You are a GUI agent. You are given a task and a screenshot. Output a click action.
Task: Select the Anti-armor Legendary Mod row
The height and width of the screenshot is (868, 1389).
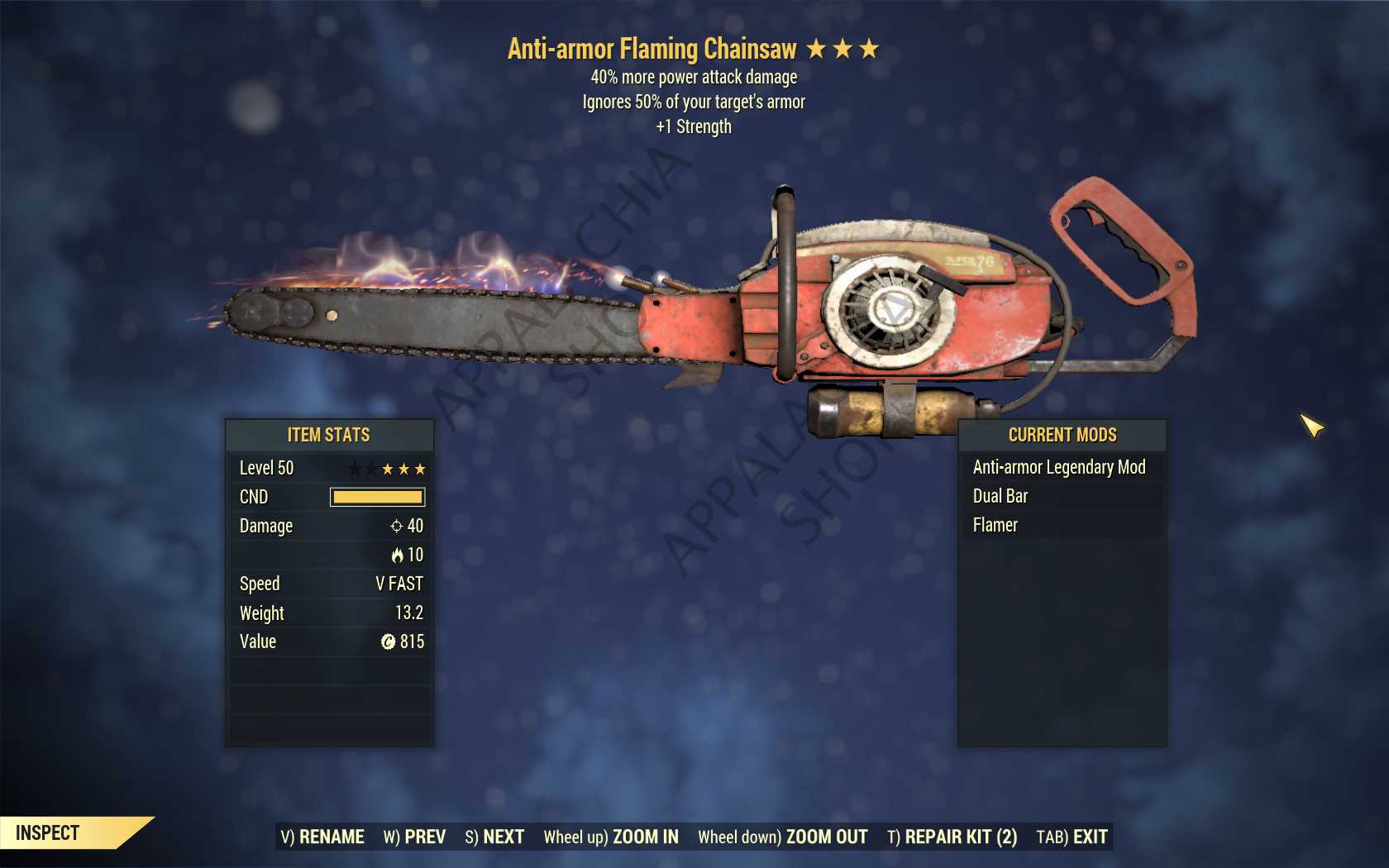[x=1059, y=467]
